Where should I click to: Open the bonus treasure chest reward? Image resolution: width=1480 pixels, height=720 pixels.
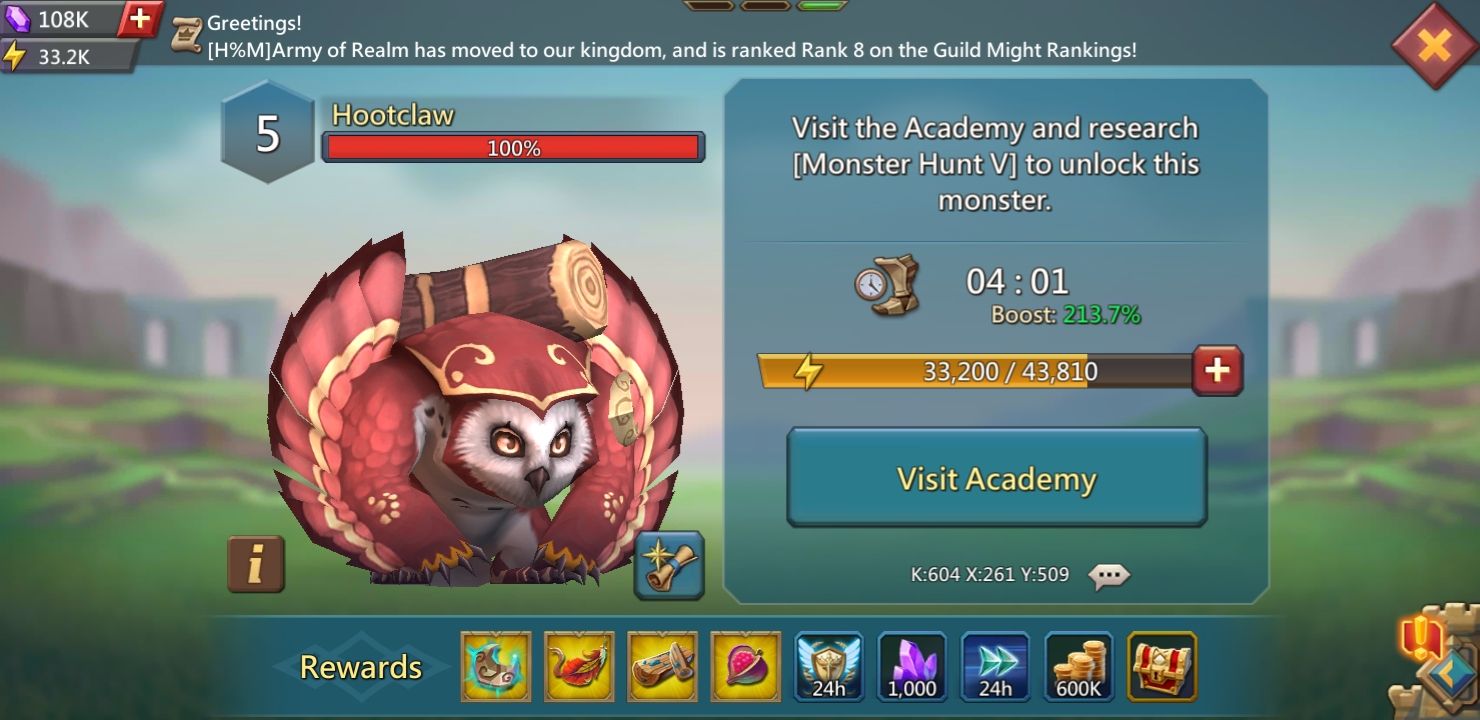1161,665
